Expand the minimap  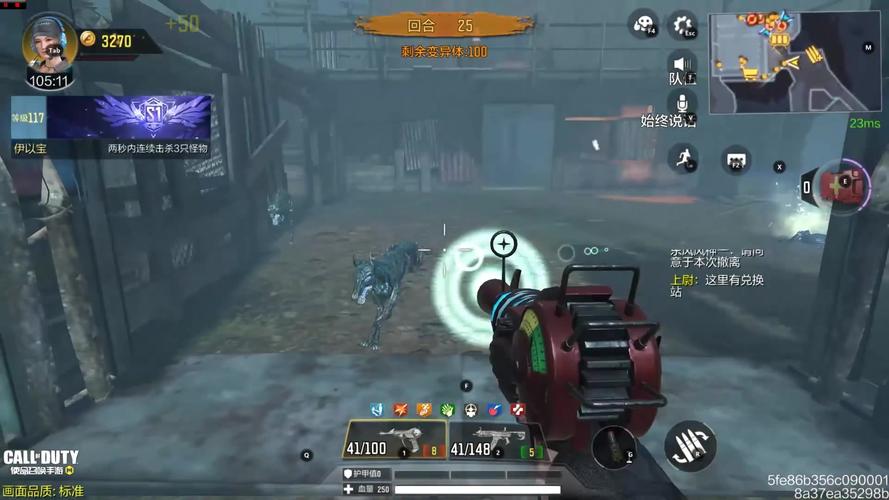[x=796, y=62]
